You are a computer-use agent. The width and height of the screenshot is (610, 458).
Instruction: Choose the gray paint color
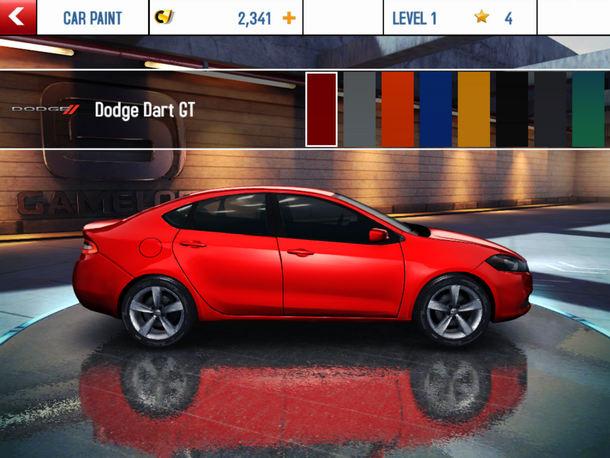point(359,110)
